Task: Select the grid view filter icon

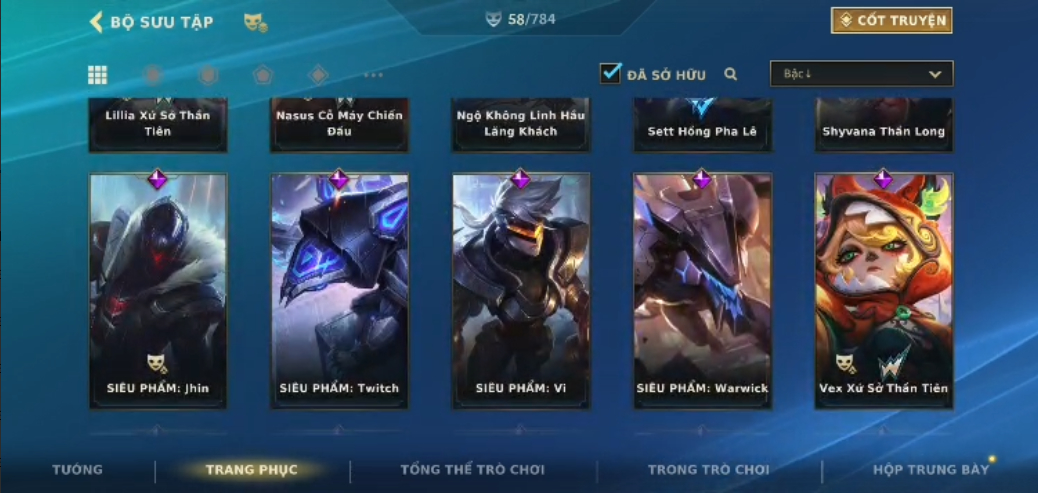Action: [98, 75]
